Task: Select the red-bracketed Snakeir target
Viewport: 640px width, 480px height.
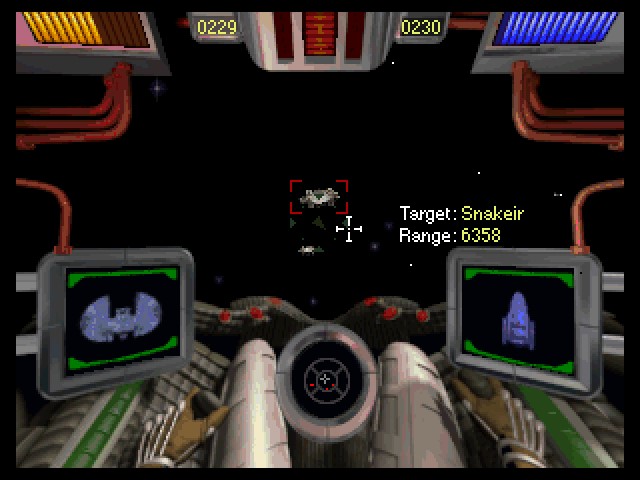Action: point(319,196)
